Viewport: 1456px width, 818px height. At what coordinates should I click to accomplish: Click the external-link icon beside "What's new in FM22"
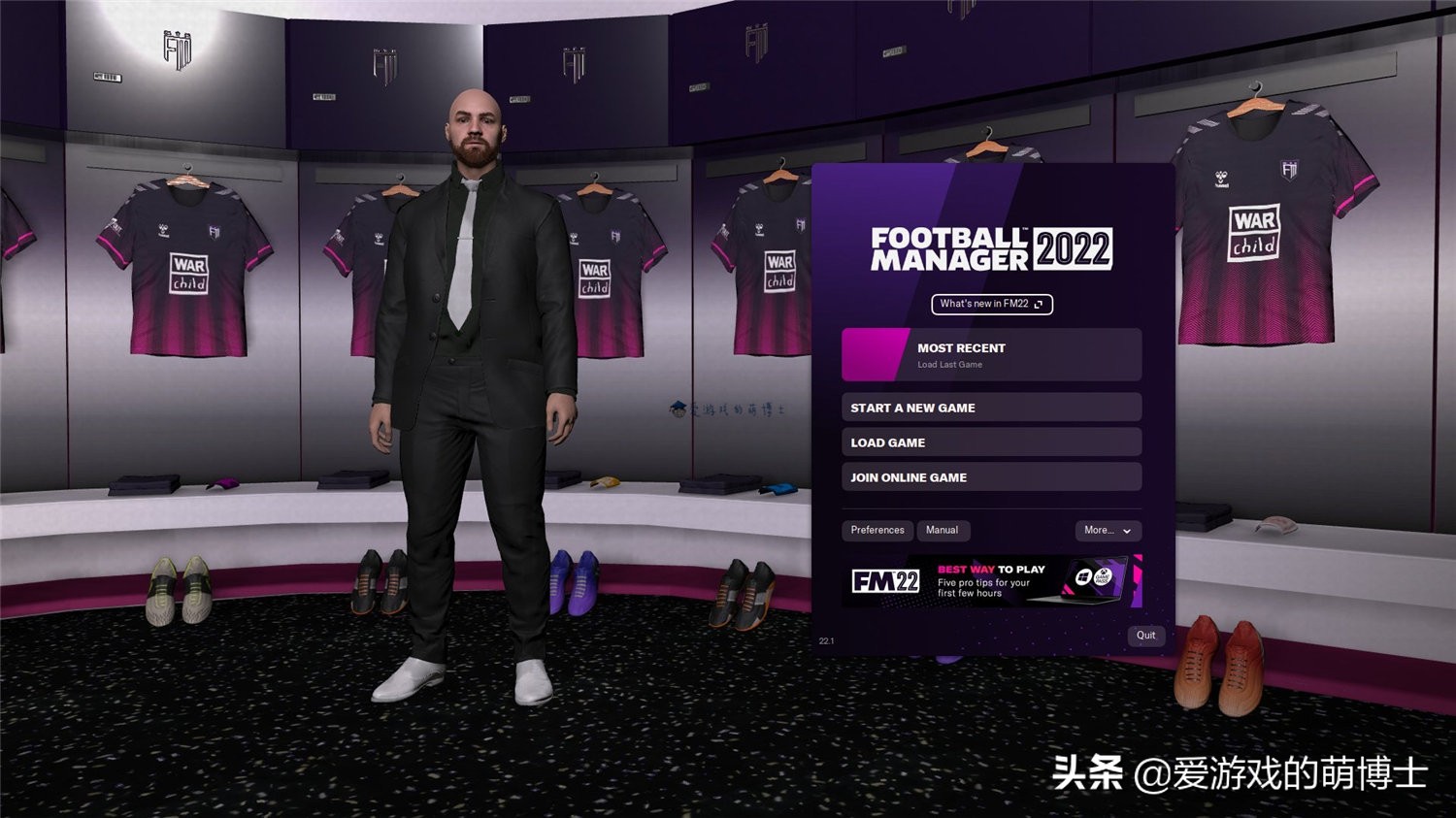1039,304
